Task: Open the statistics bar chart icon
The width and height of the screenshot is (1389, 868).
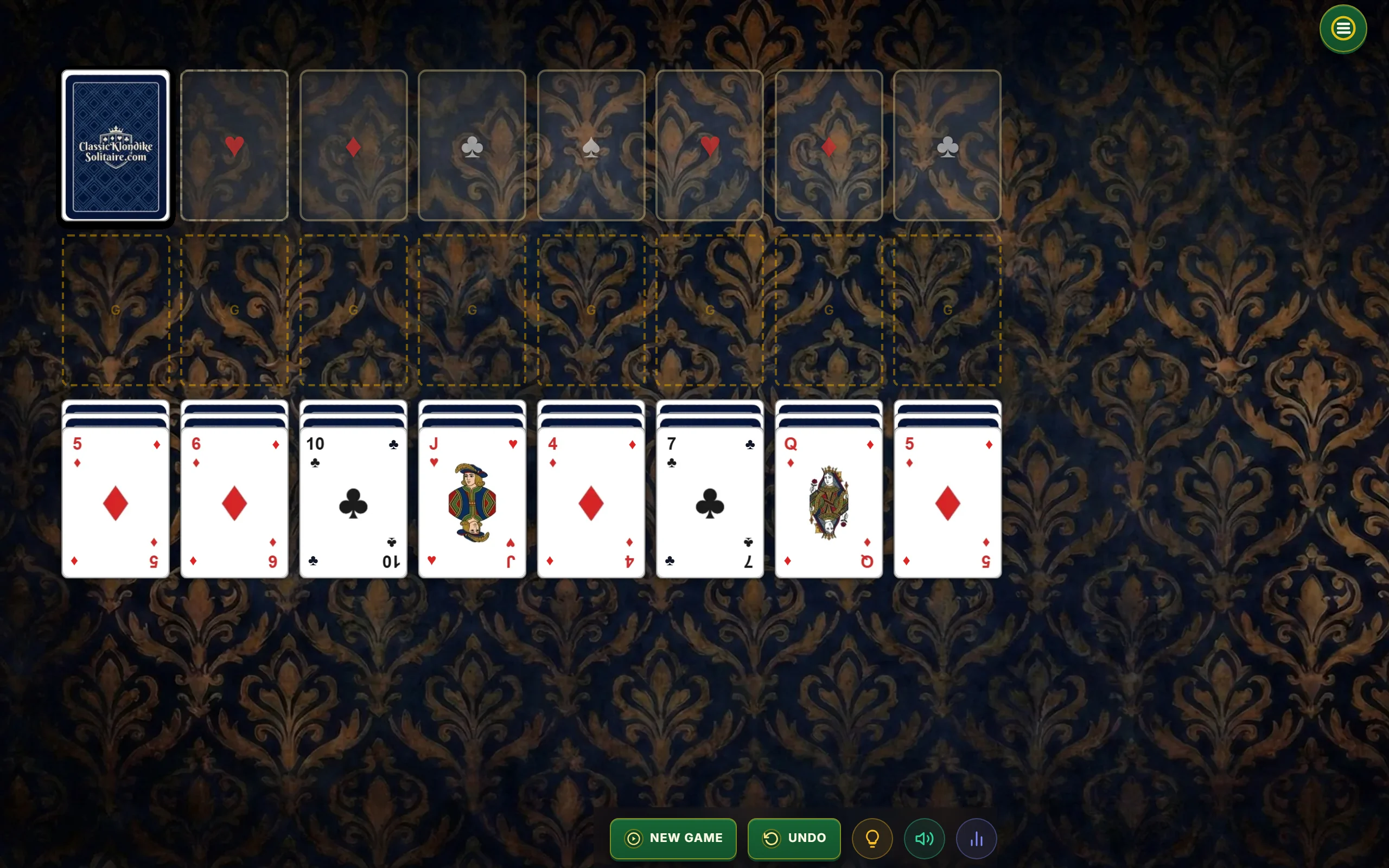Action: [977, 838]
